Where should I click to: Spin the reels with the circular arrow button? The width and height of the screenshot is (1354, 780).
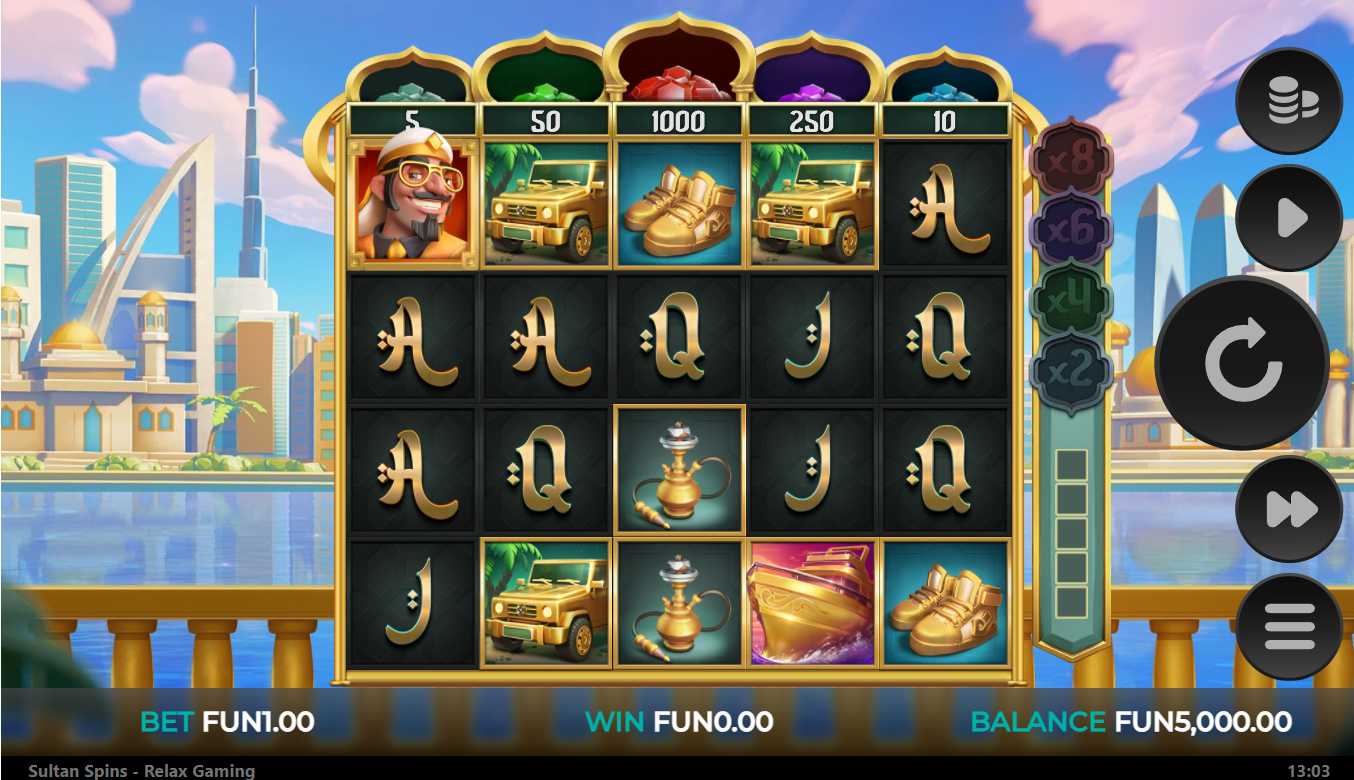click(x=1242, y=363)
